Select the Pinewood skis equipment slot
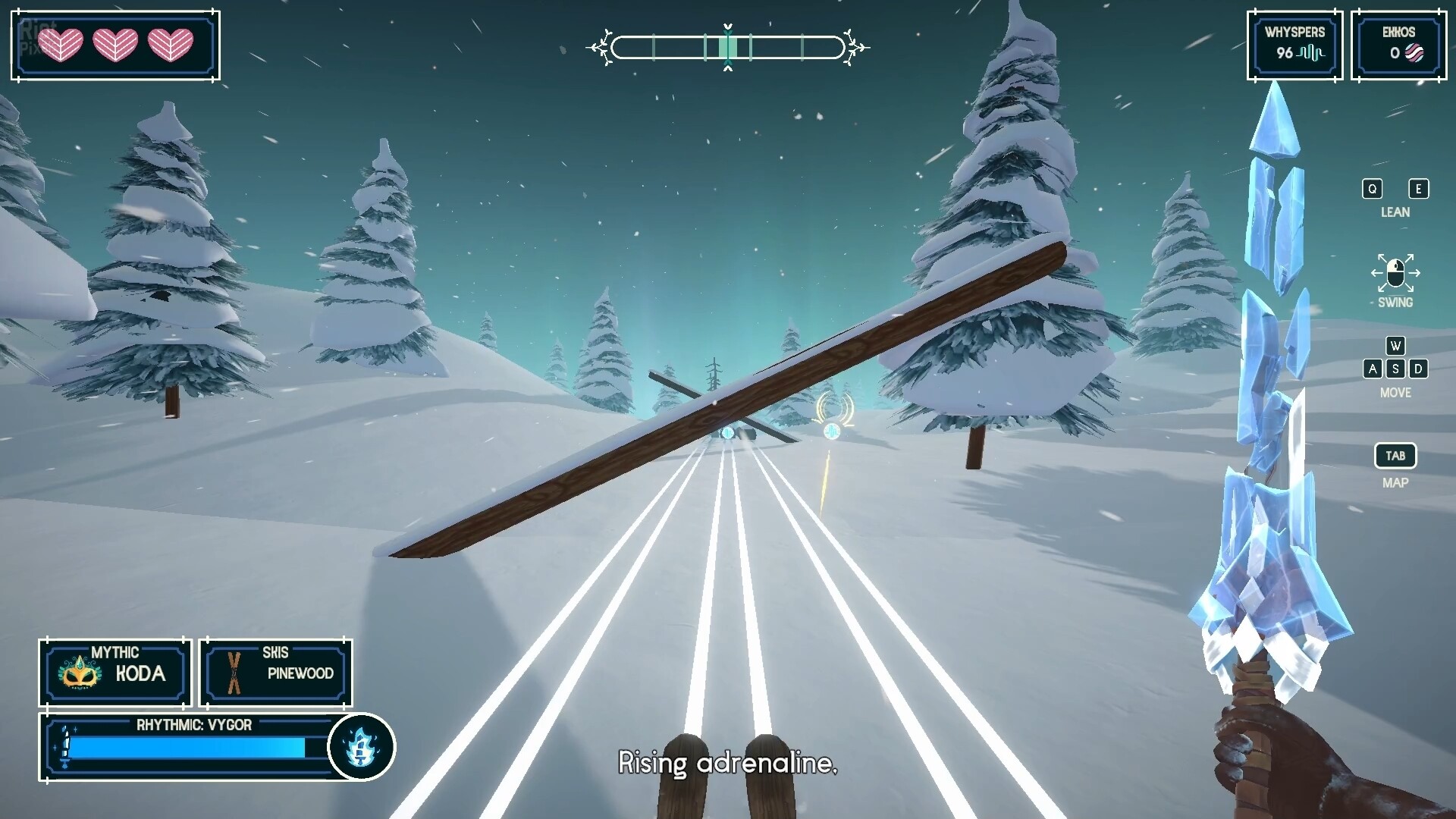This screenshot has height=819, width=1456. click(276, 673)
